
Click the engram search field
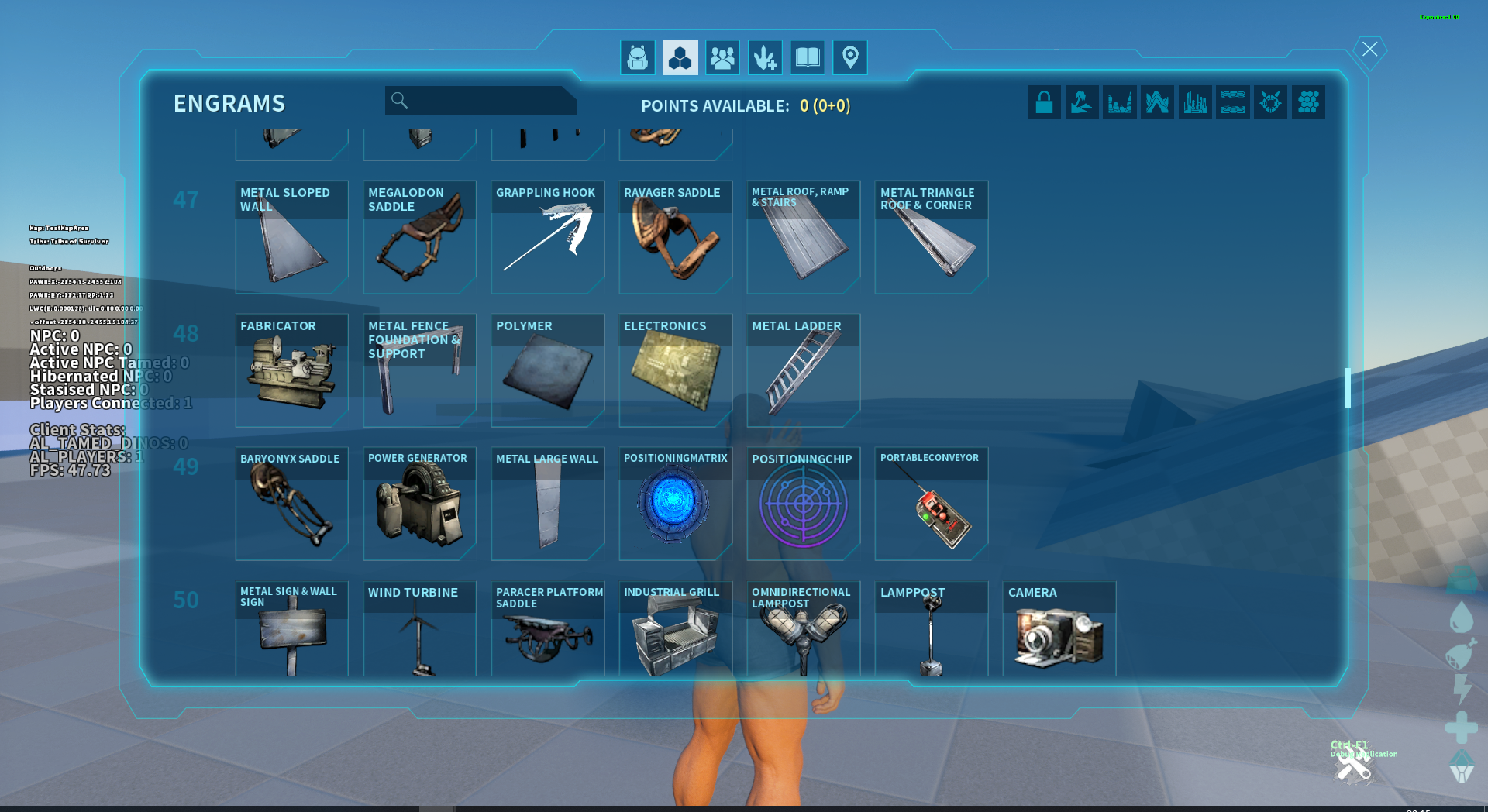pyautogui.click(x=488, y=101)
